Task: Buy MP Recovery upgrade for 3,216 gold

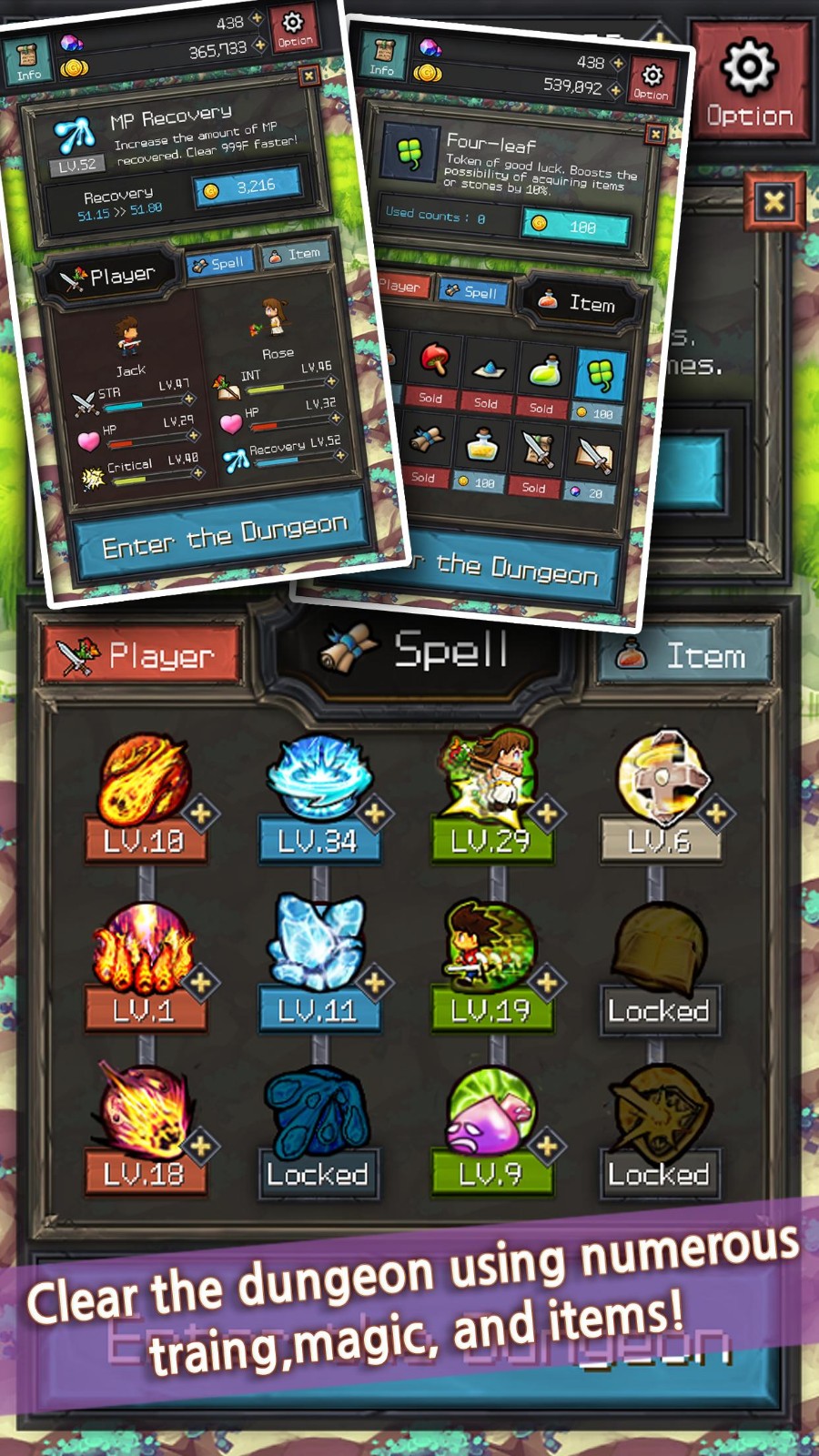Action: [248, 187]
